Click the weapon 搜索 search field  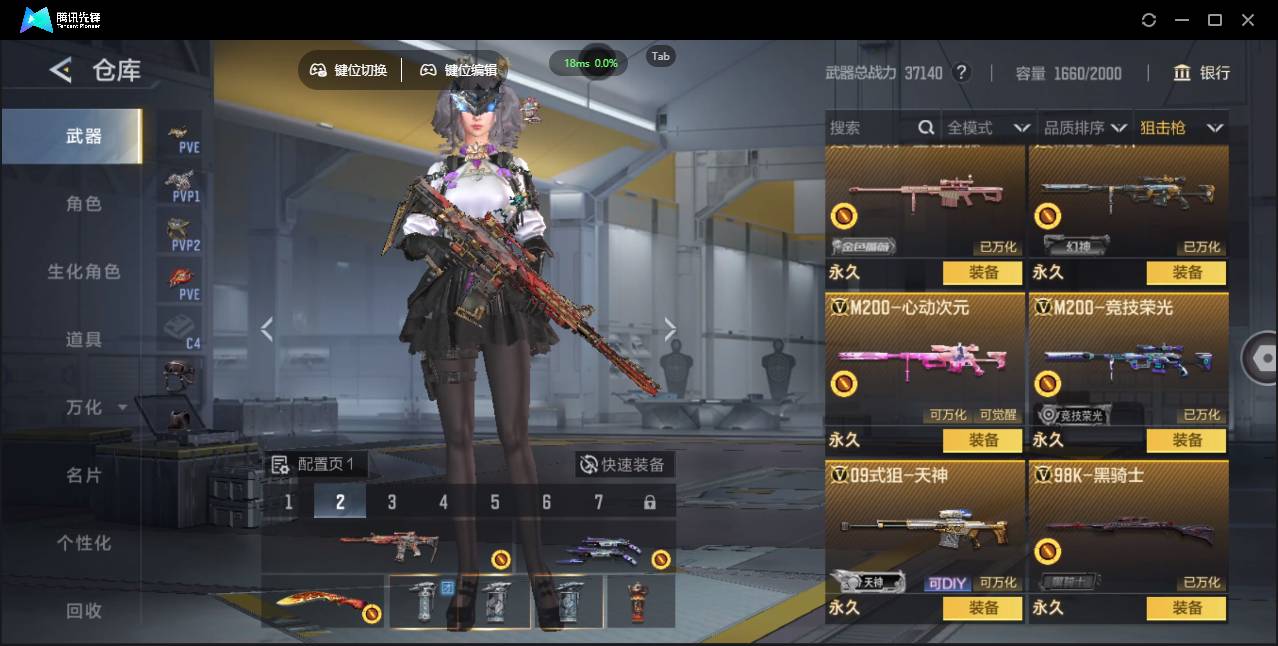pos(870,128)
